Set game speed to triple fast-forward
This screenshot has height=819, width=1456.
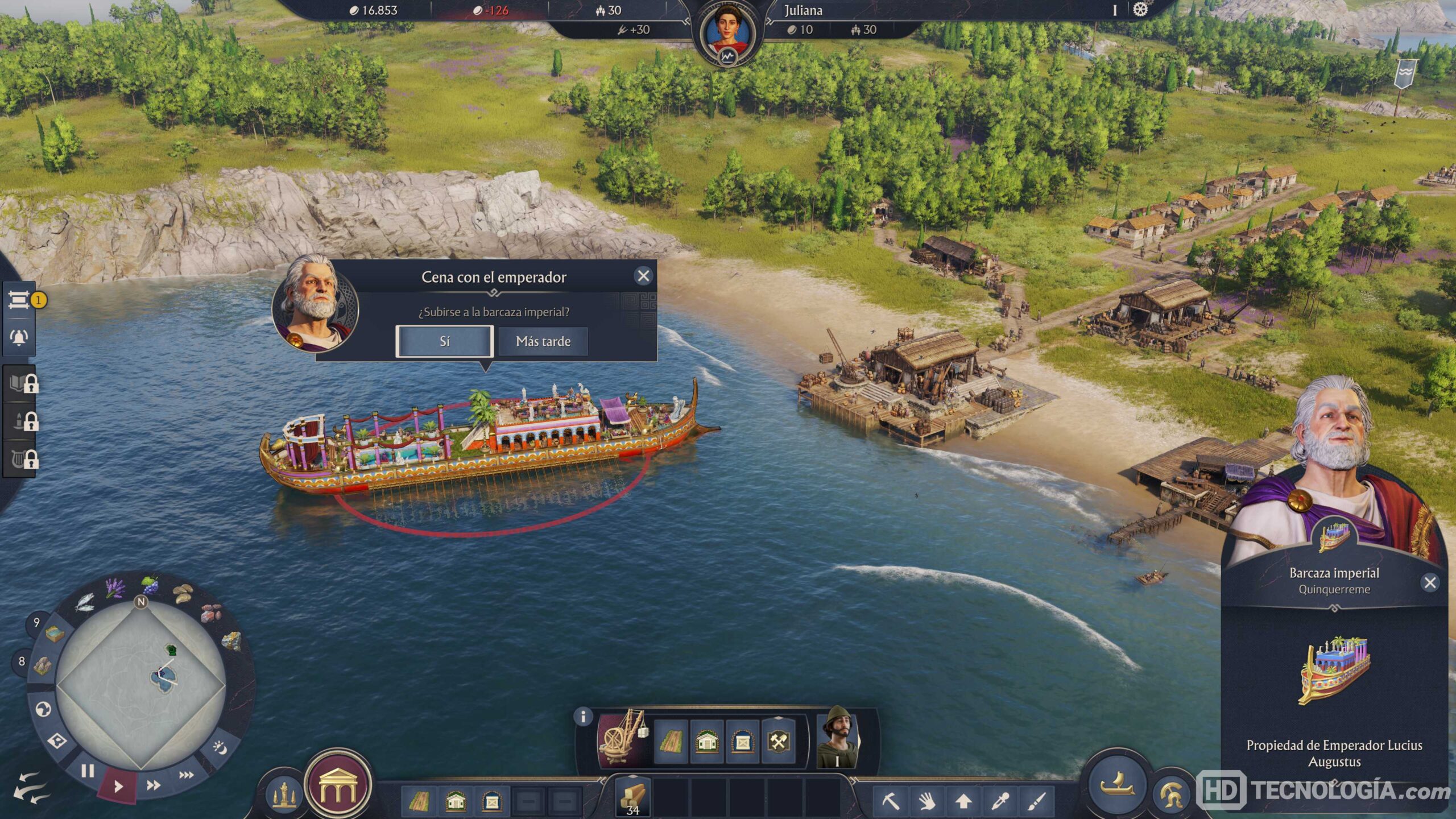click(187, 775)
